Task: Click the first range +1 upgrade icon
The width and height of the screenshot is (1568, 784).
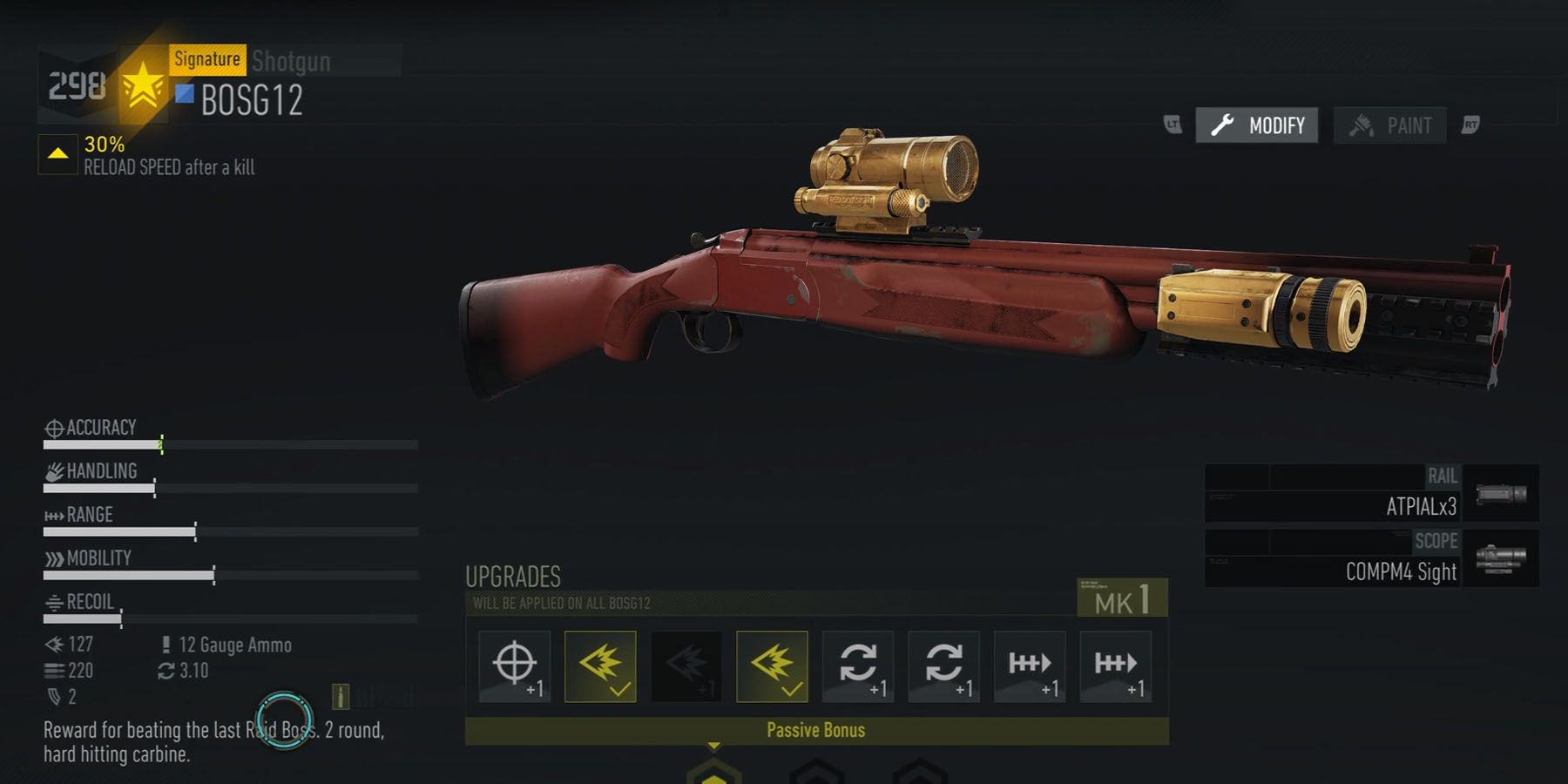Action: pos(1029,666)
